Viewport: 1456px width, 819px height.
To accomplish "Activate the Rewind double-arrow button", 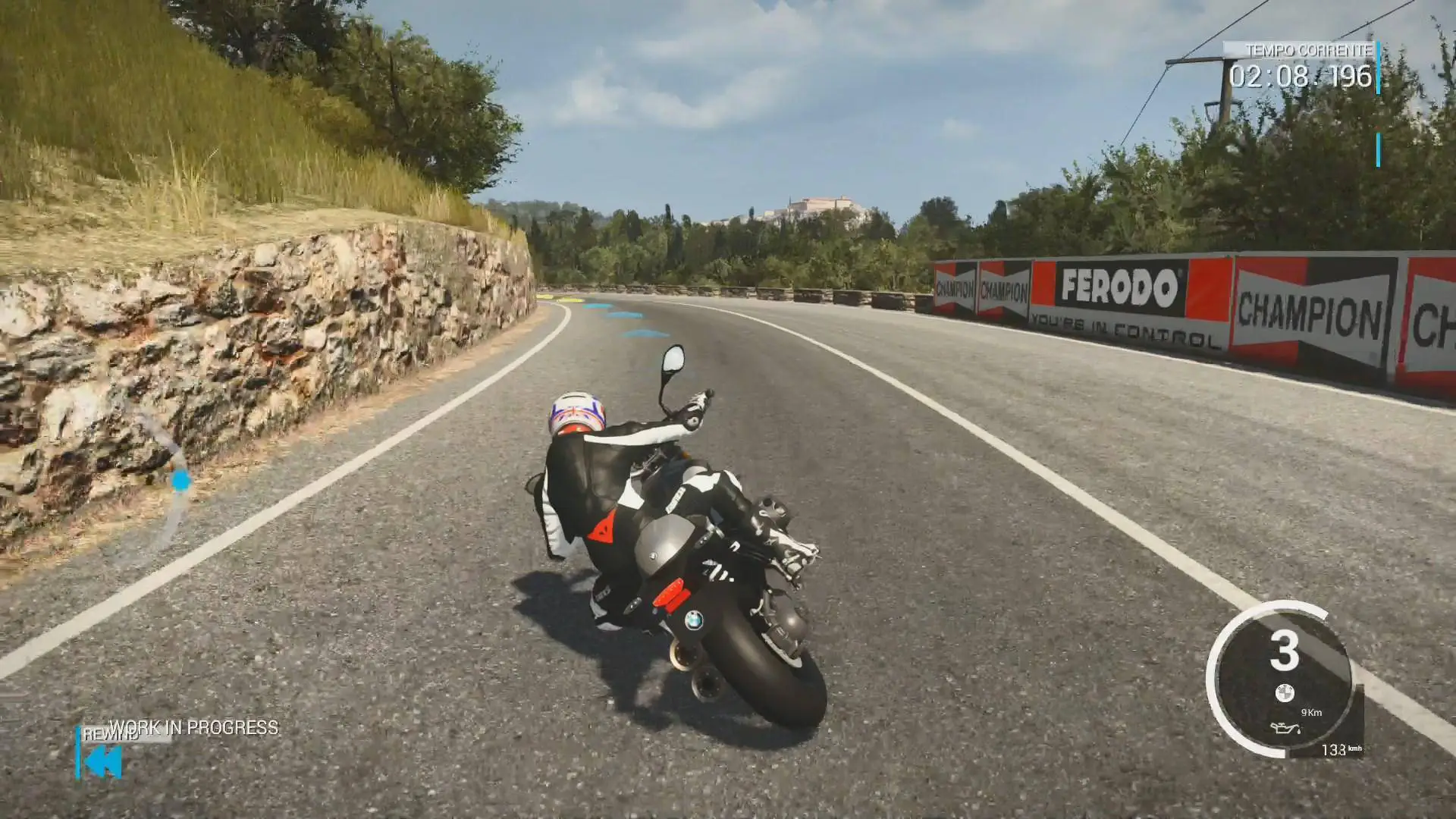I will (103, 761).
